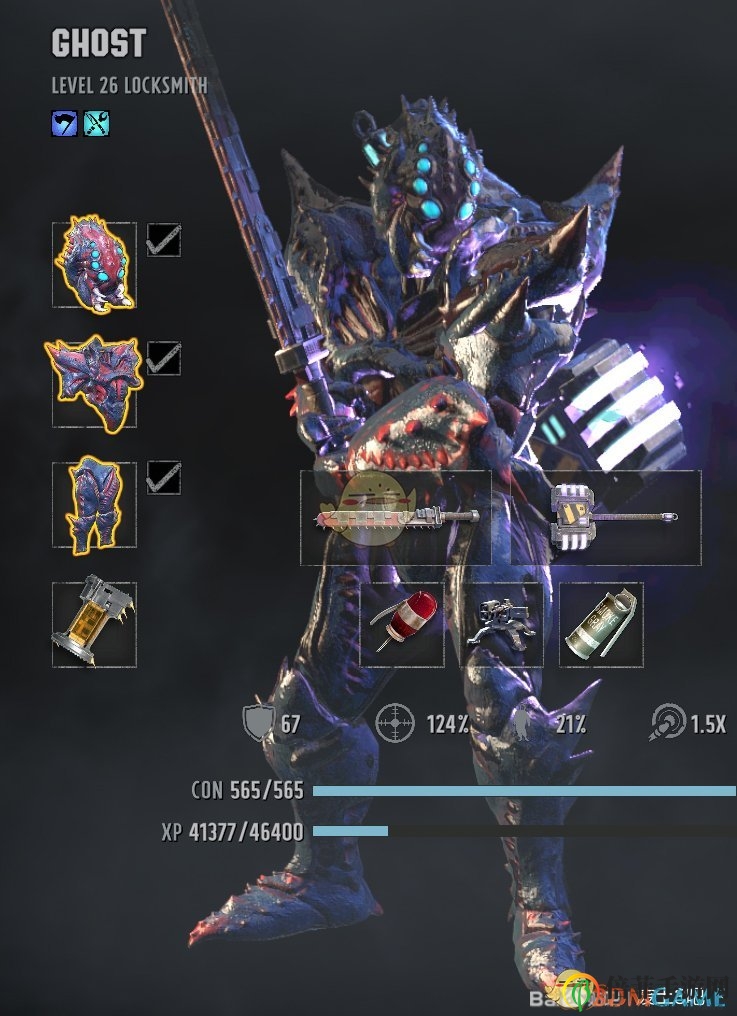Open the yellow canister equipment slot
The height and width of the screenshot is (1016, 737).
94,624
